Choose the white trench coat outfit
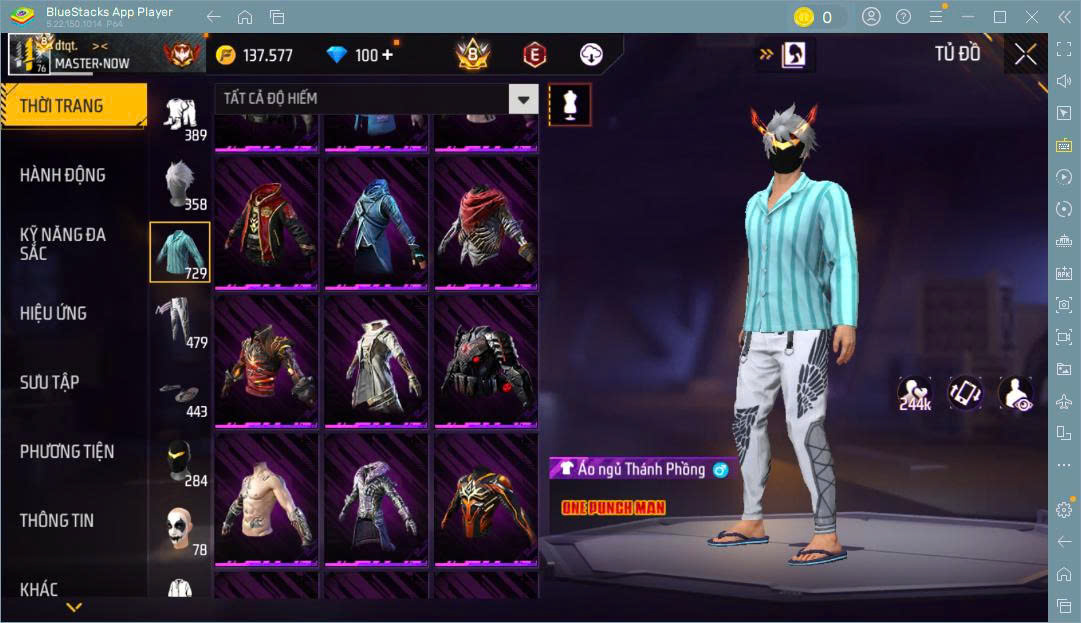The width and height of the screenshot is (1081, 623). (x=376, y=362)
